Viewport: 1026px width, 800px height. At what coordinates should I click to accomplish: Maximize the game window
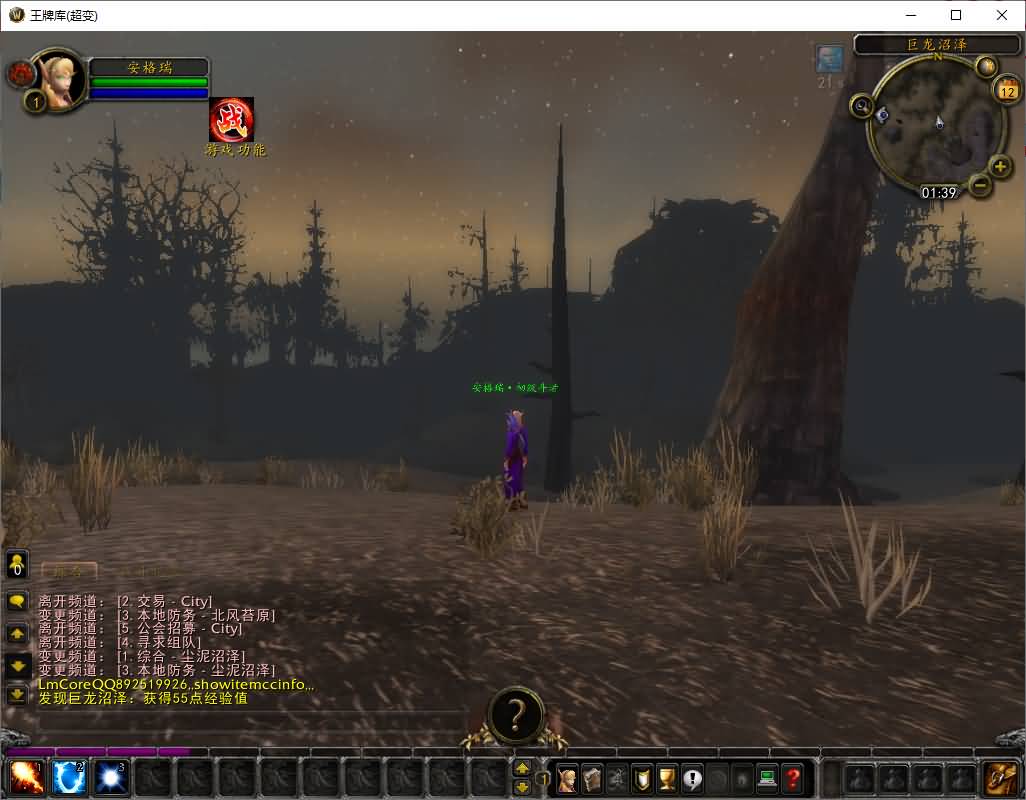956,15
